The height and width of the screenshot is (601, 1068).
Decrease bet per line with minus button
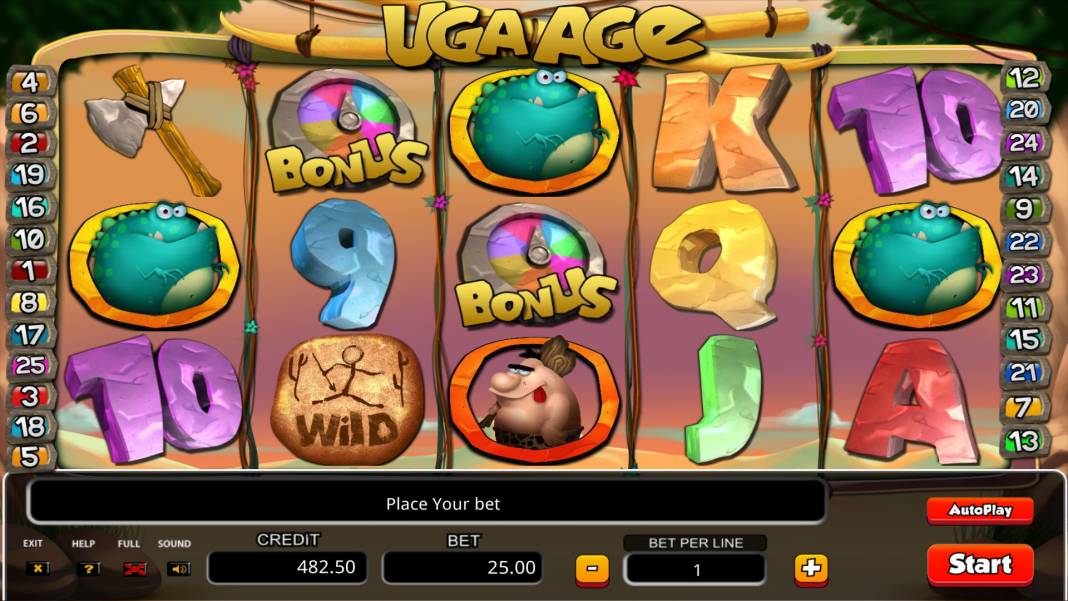[x=592, y=569]
